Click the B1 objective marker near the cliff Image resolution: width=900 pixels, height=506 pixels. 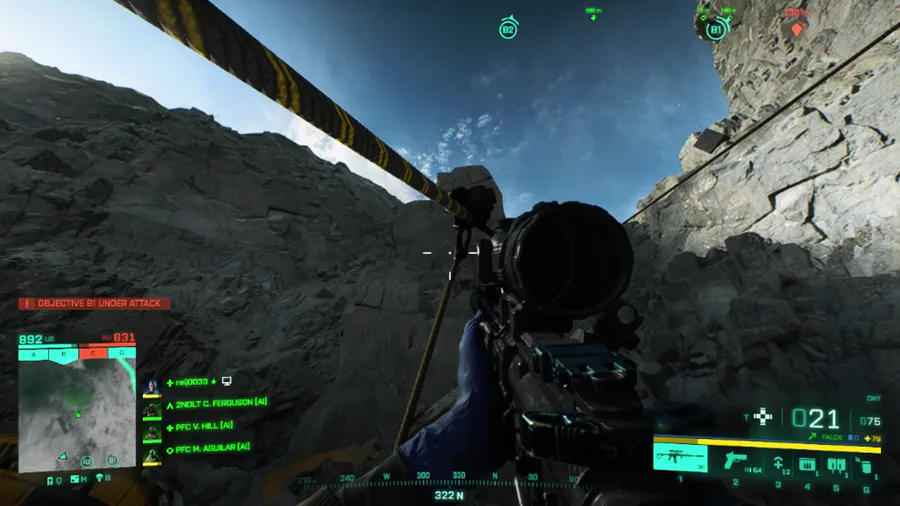(716, 29)
